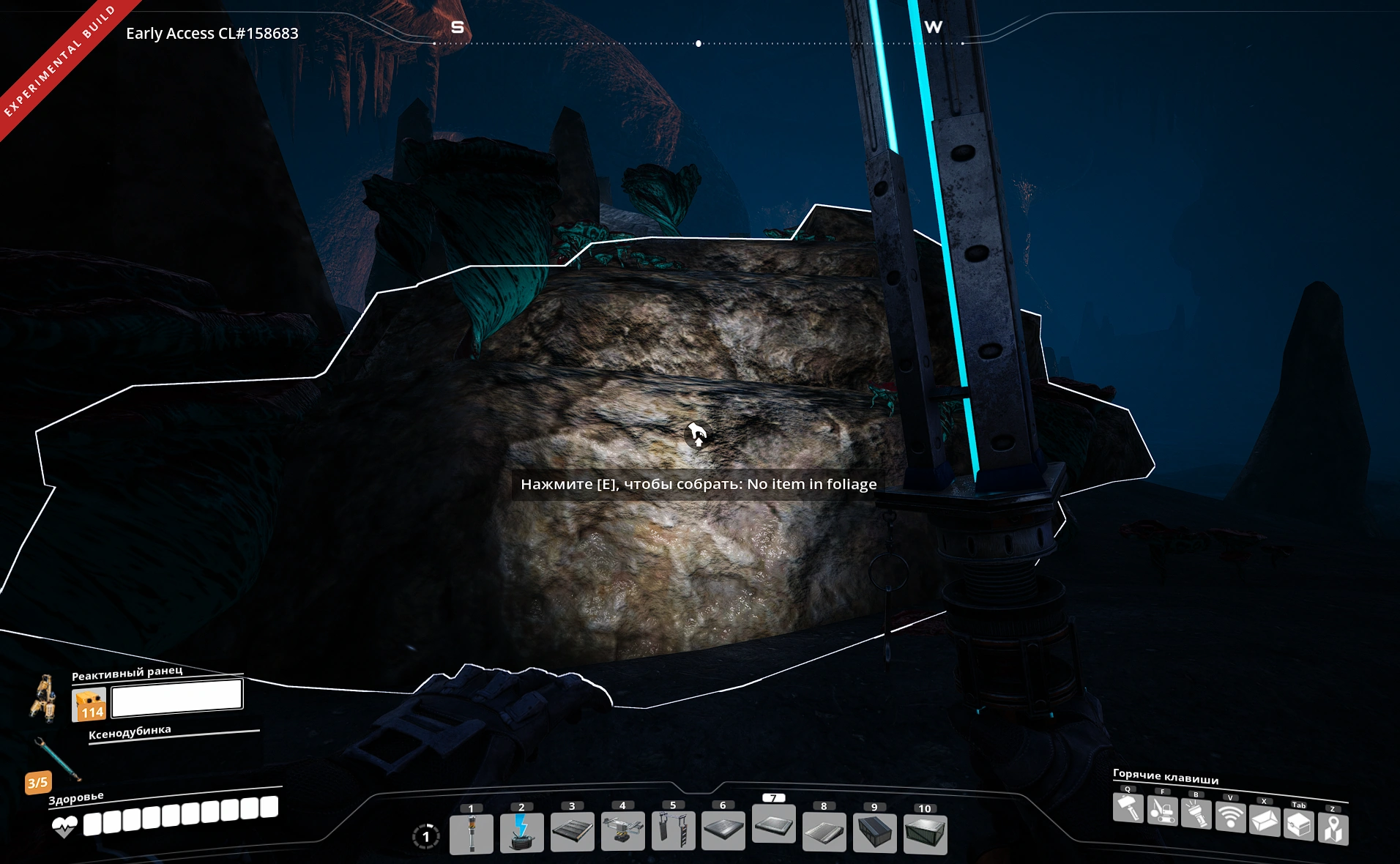Click the Xeno-Basher weapon icon

tap(57, 759)
